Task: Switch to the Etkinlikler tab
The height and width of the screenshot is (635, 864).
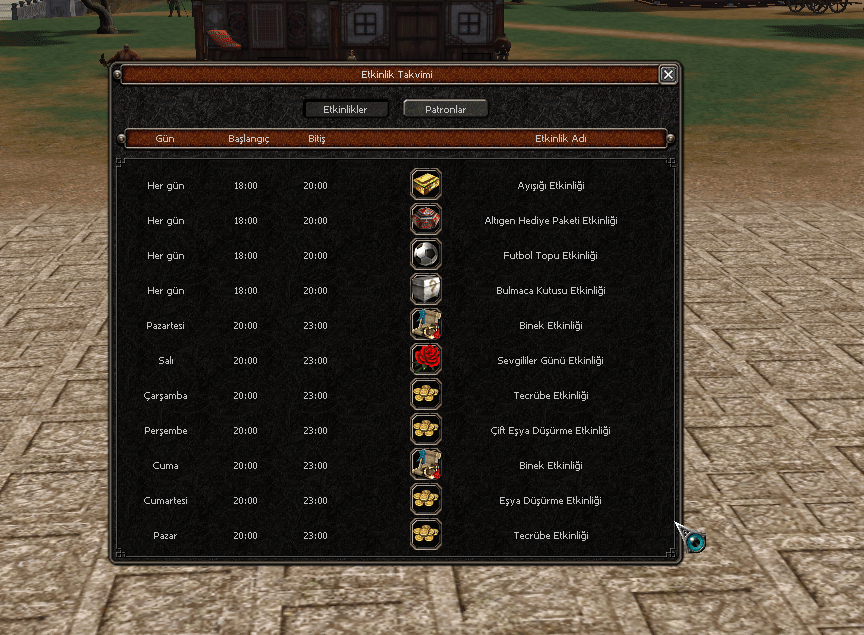Action: coord(346,109)
